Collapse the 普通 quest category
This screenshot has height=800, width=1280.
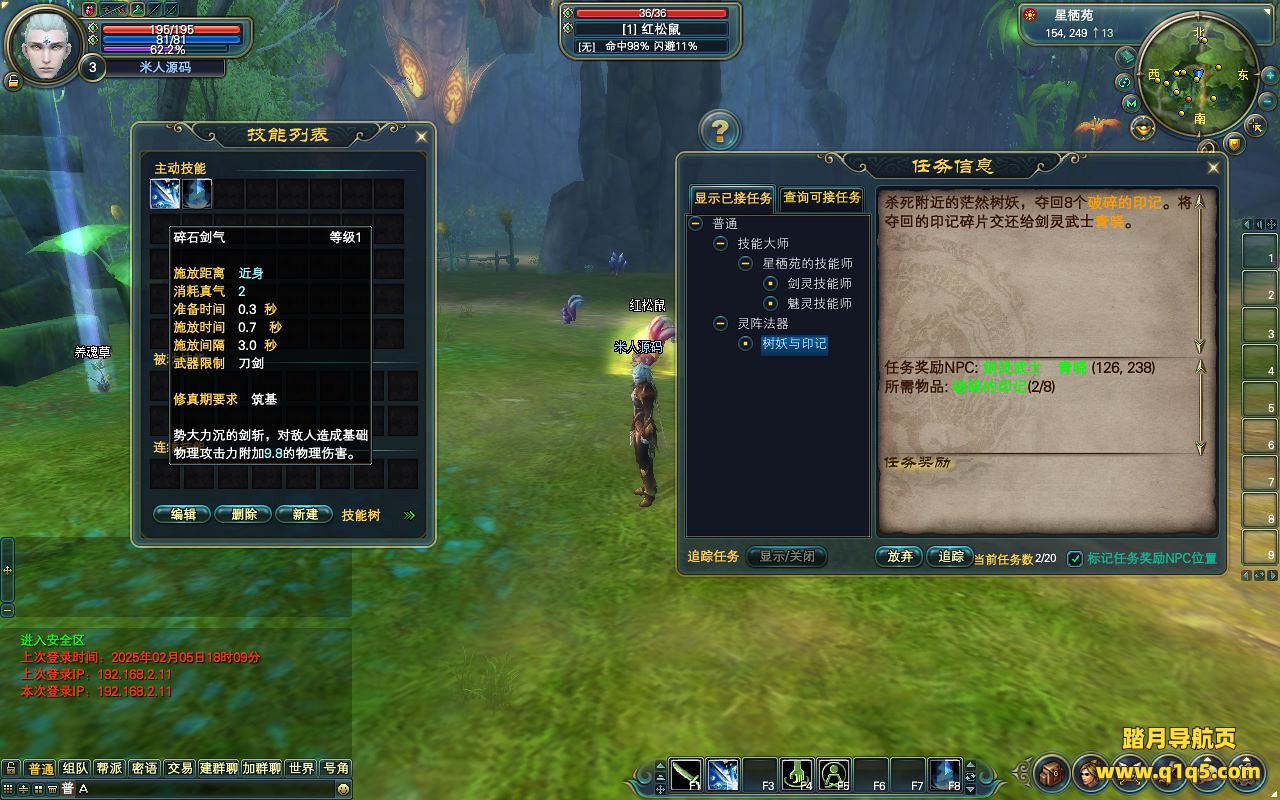click(x=696, y=224)
